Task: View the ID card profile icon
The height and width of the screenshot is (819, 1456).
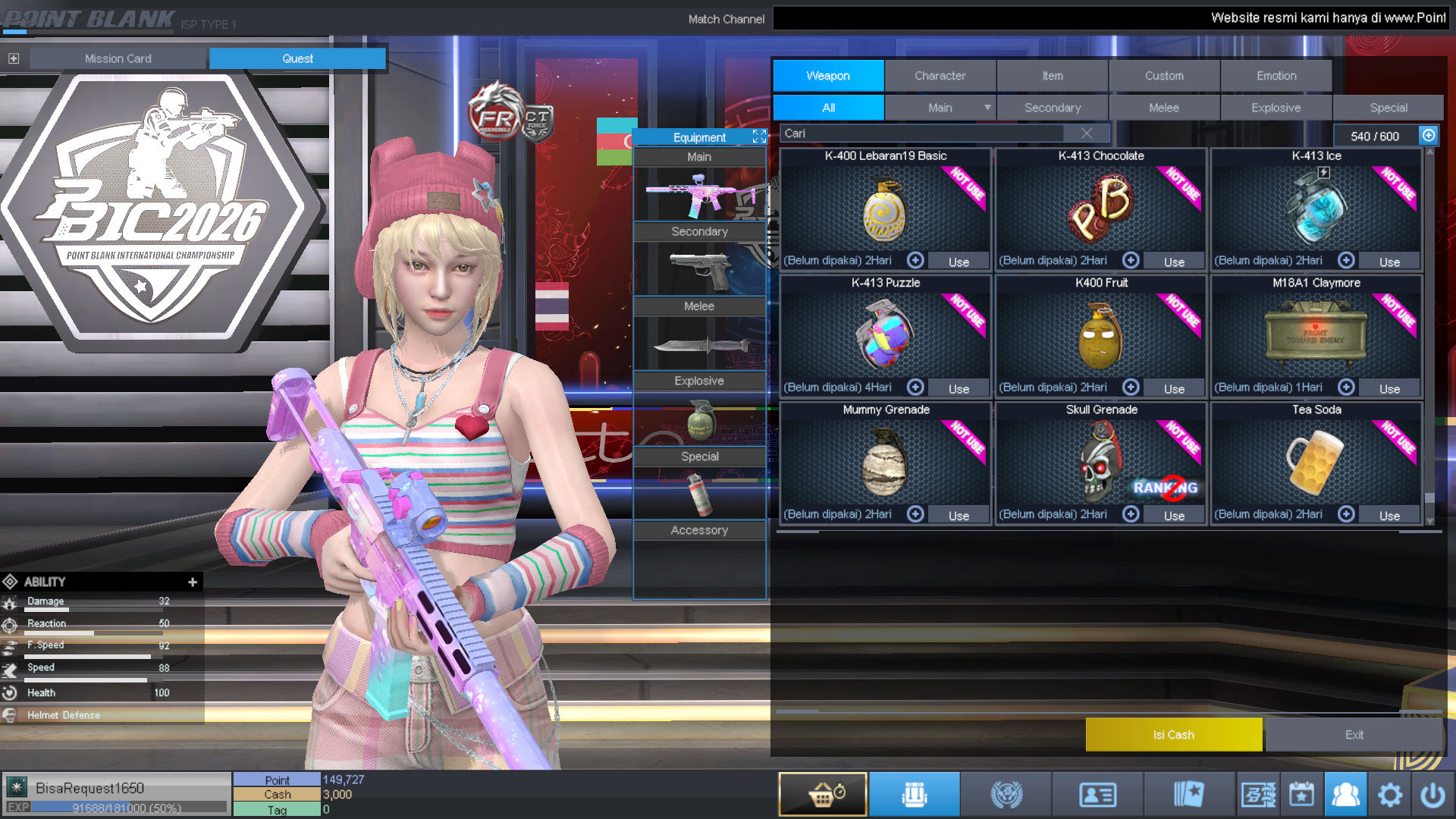Action: 1098,794
